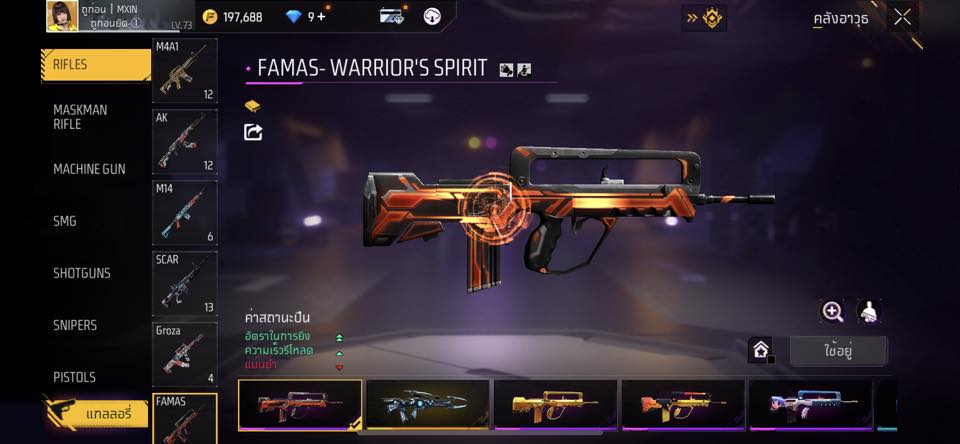
Task: Switch to the Maskman Rifle category
Action: 80,117
